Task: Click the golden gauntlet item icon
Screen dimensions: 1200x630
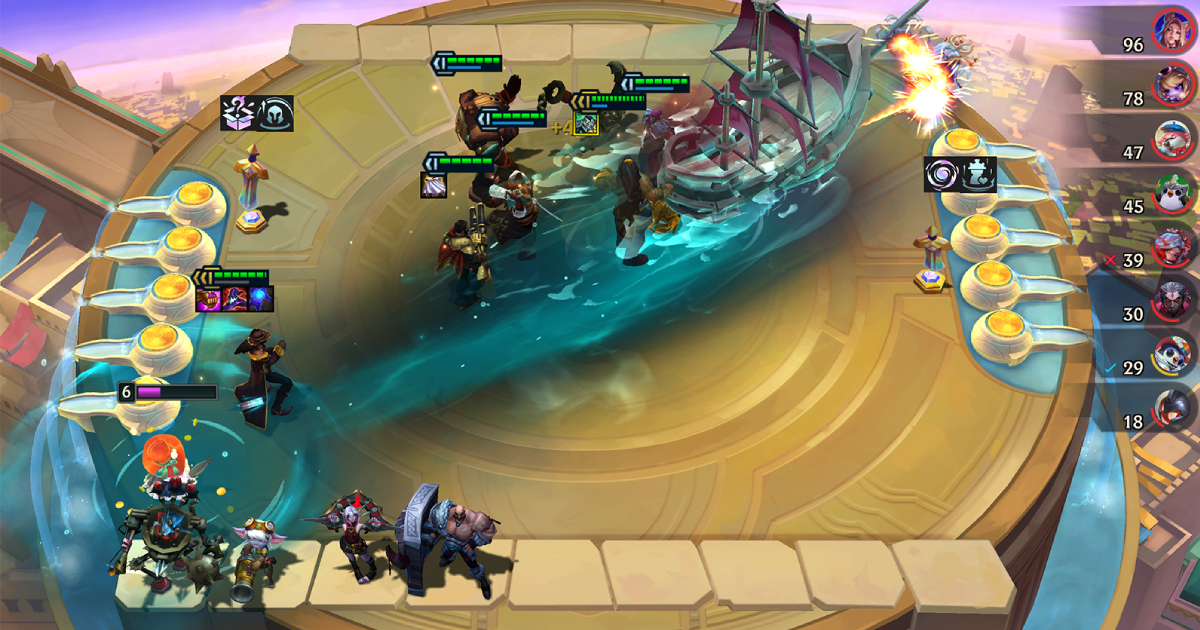Action: coord(209,297)
